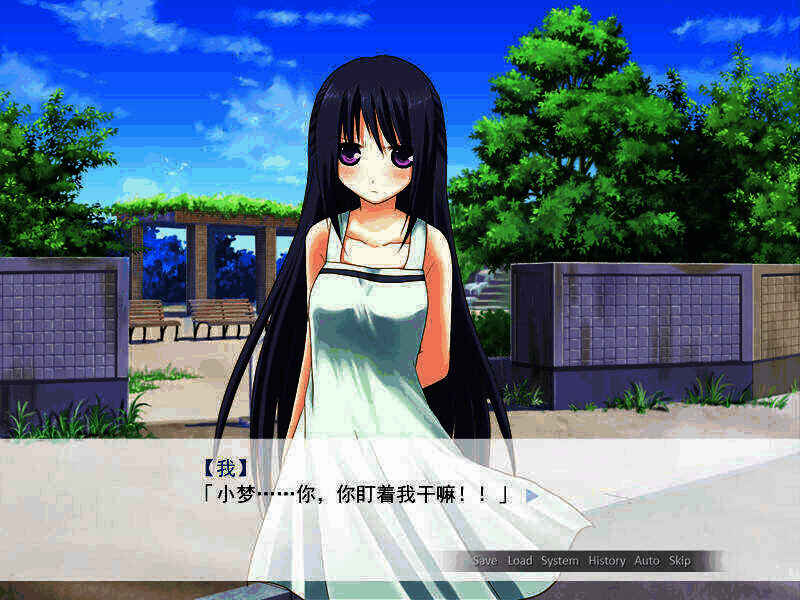
Task: Show the dialogue History log
Action: pos(607,561)
